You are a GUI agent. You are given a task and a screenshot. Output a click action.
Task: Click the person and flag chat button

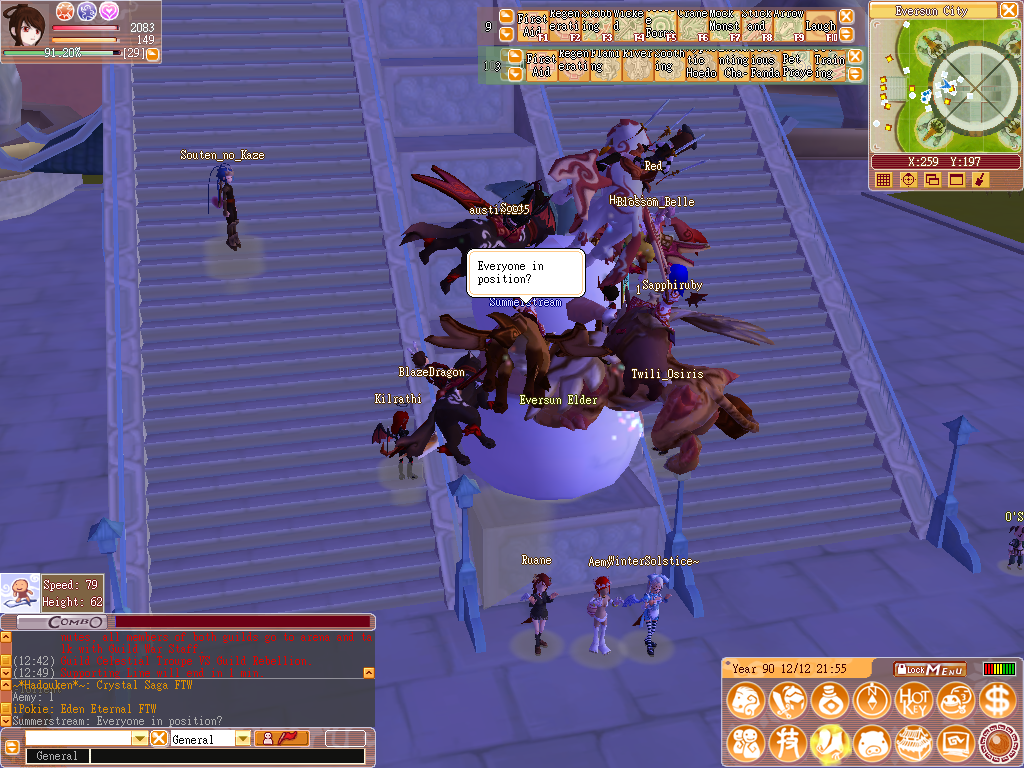click(x=281, y=739)
